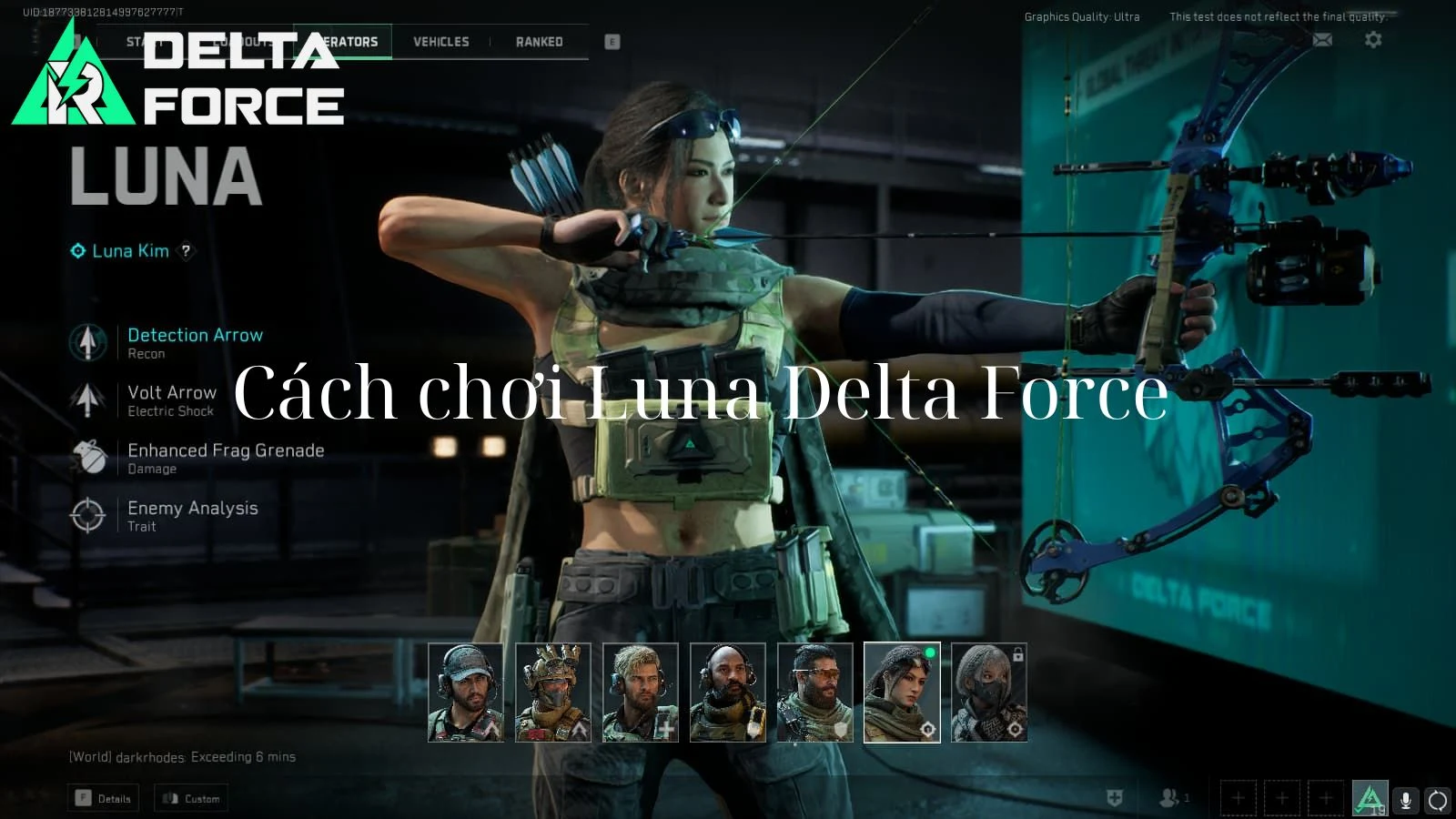This screenshot has height=819, width=1456.
Task: Open the Ranked tab
Action: point(539,42)
